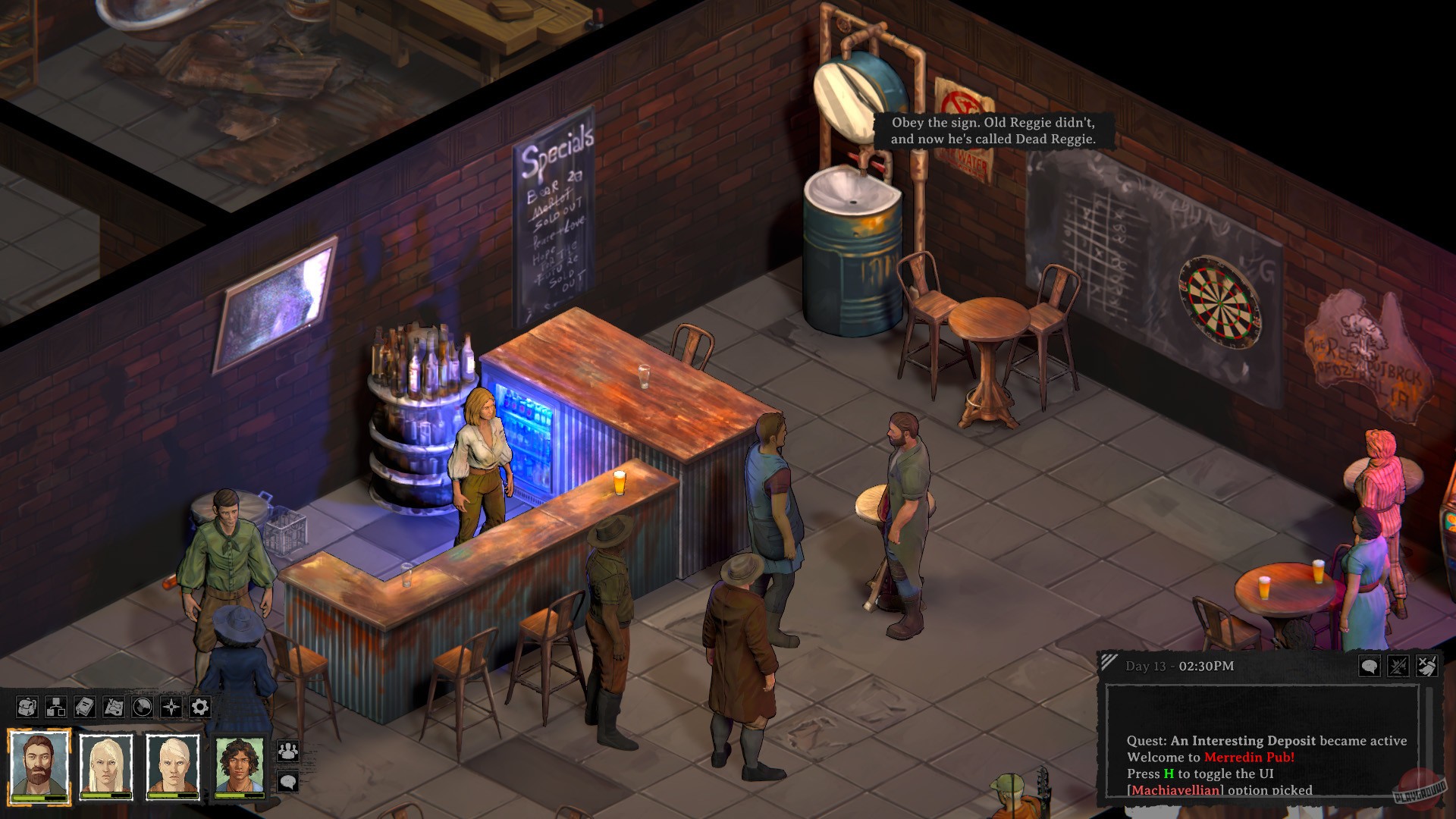Clear the event log with the broom icon

(x=1428, y=667)
